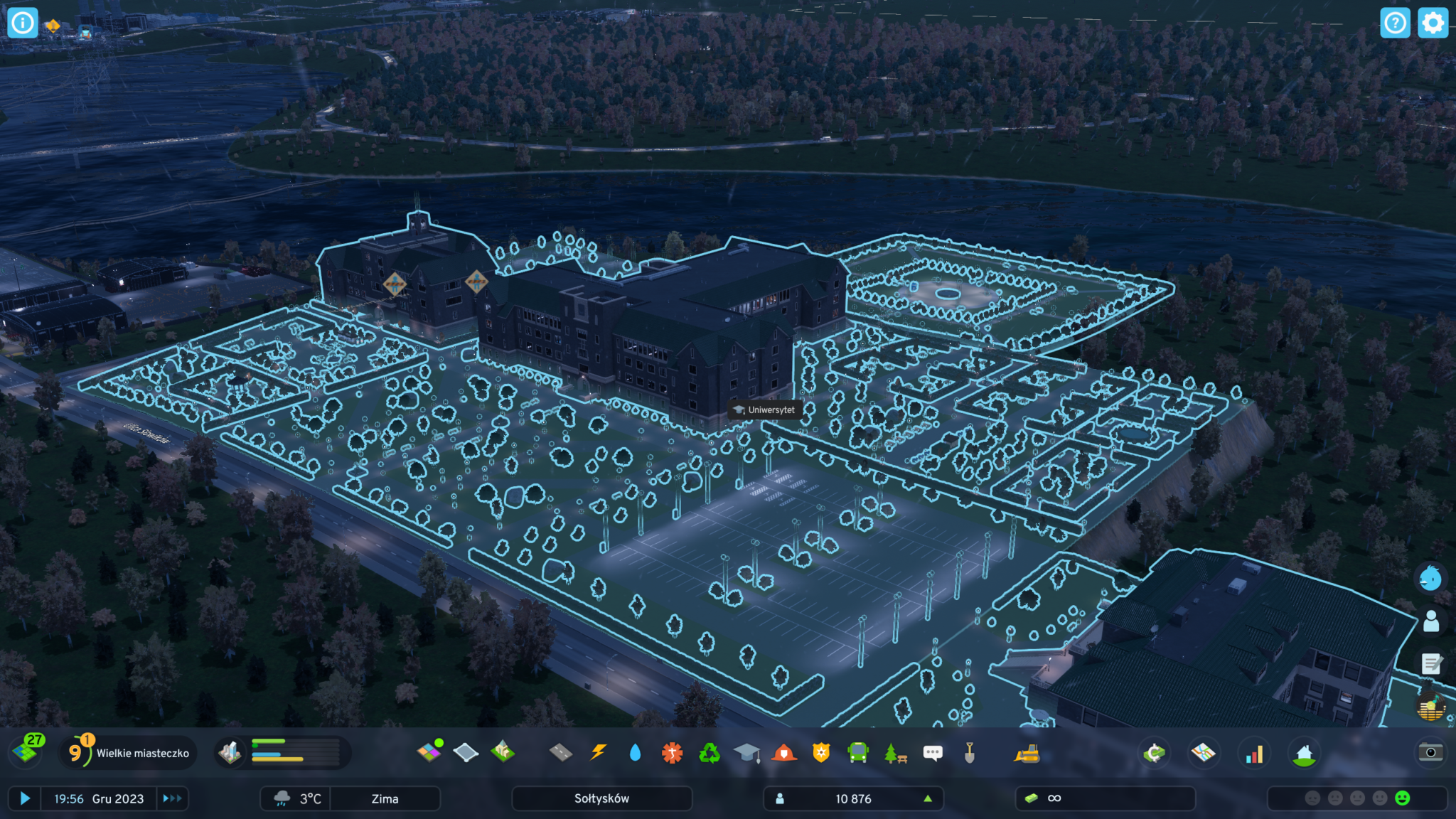Open the Electricity lightning bolt menu
Screen dimensions: 1456x819
click(x=599, y=752)
